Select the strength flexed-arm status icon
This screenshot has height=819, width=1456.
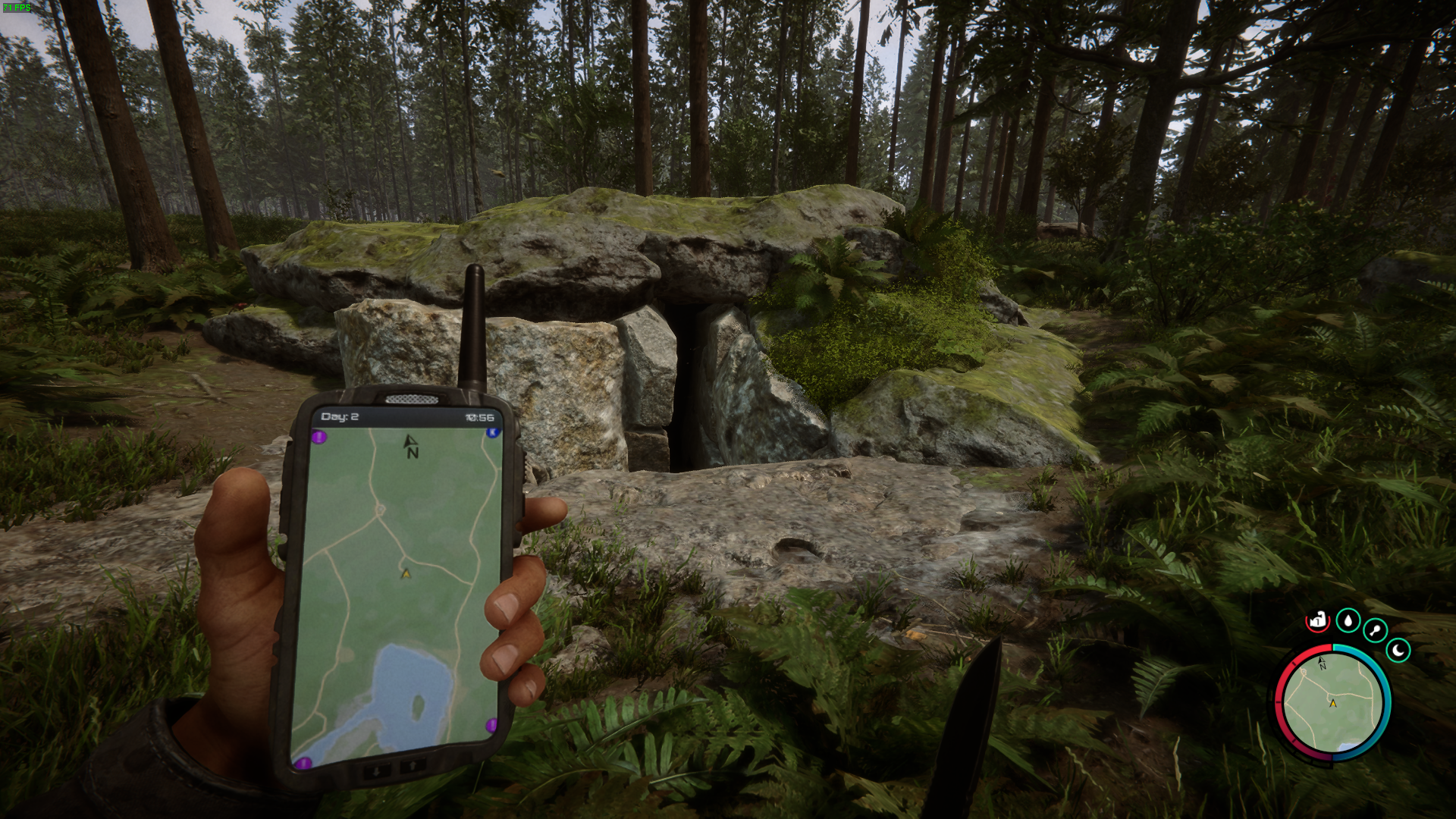point(1318,620)
